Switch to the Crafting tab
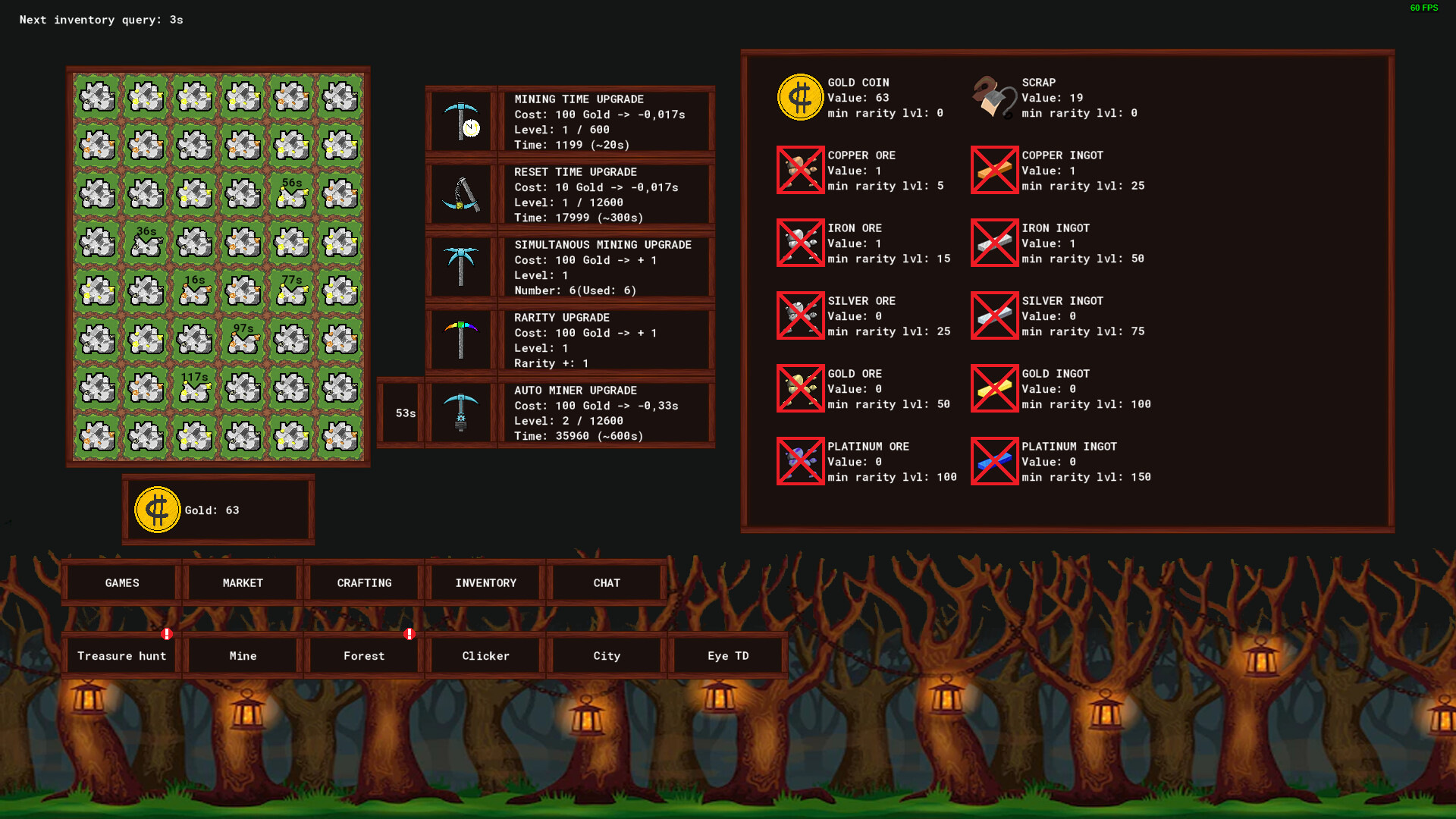The image size is (1456, 819). [x=364, y=582]
